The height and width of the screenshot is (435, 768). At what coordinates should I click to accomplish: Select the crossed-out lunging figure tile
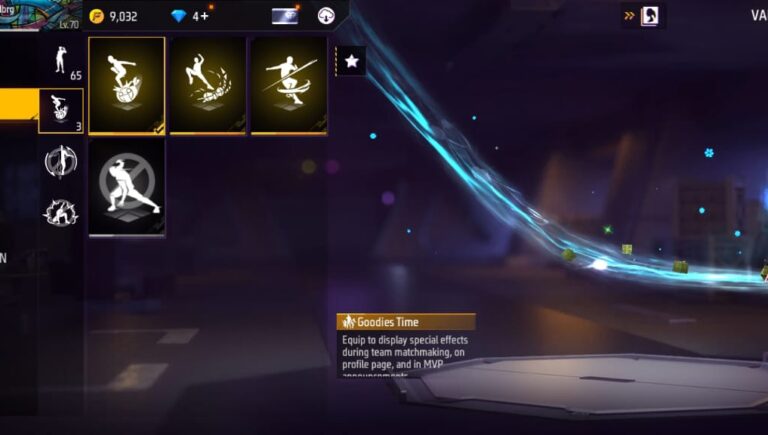pos(127,187)
